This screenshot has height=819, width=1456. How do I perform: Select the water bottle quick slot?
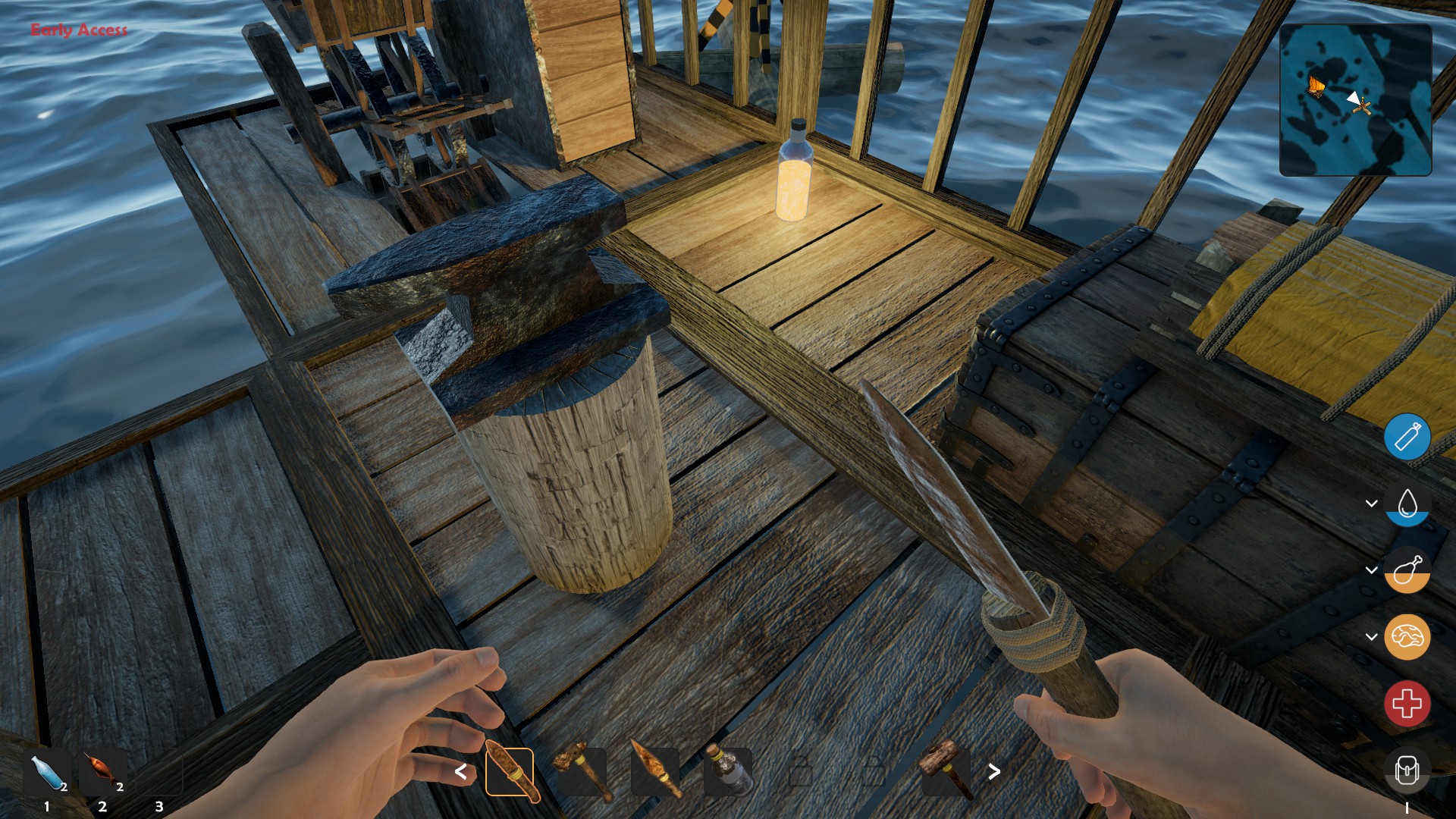pyautogui.click(x=47, y=773)
